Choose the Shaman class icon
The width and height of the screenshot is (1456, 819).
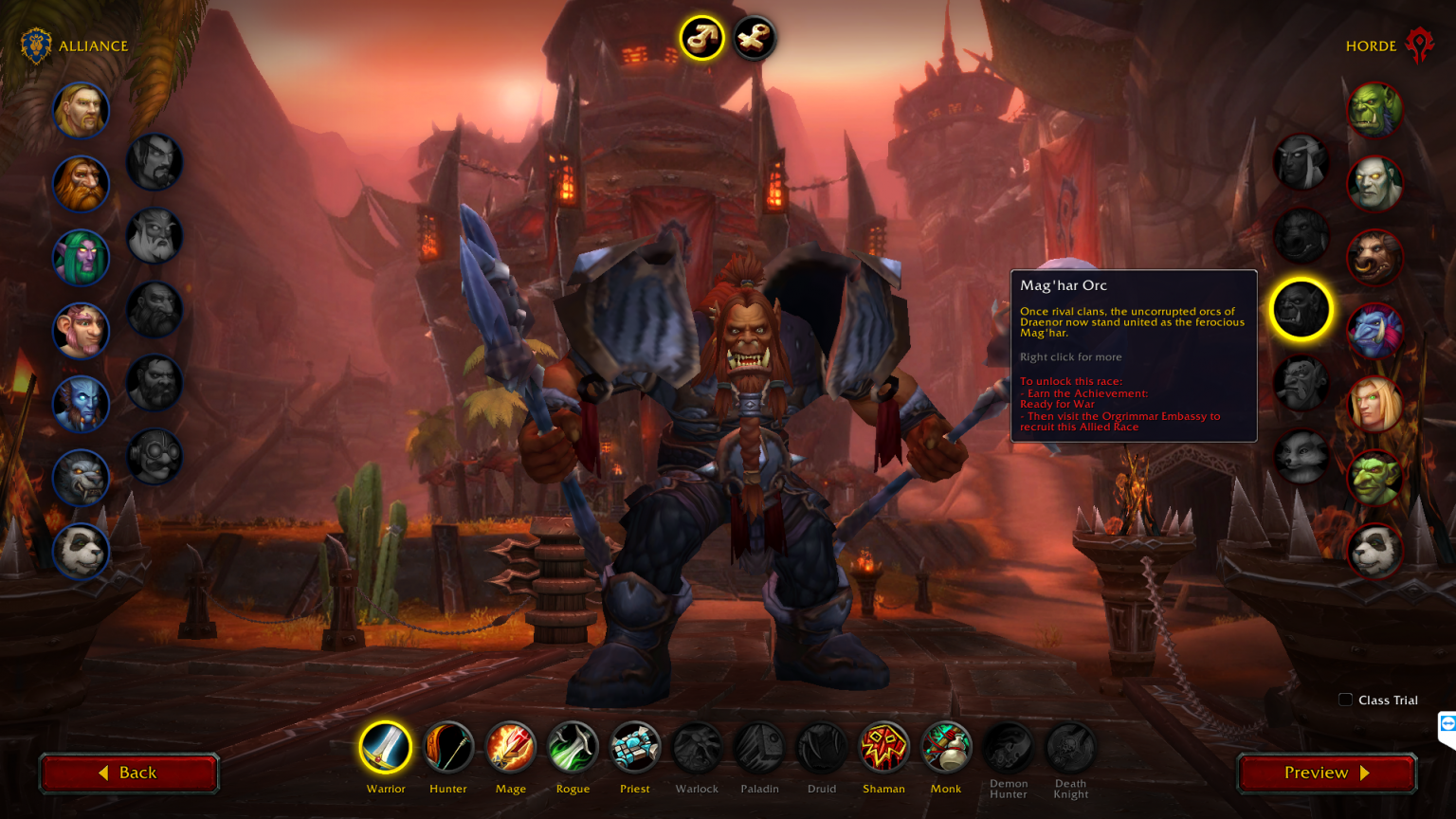(883, 747)
